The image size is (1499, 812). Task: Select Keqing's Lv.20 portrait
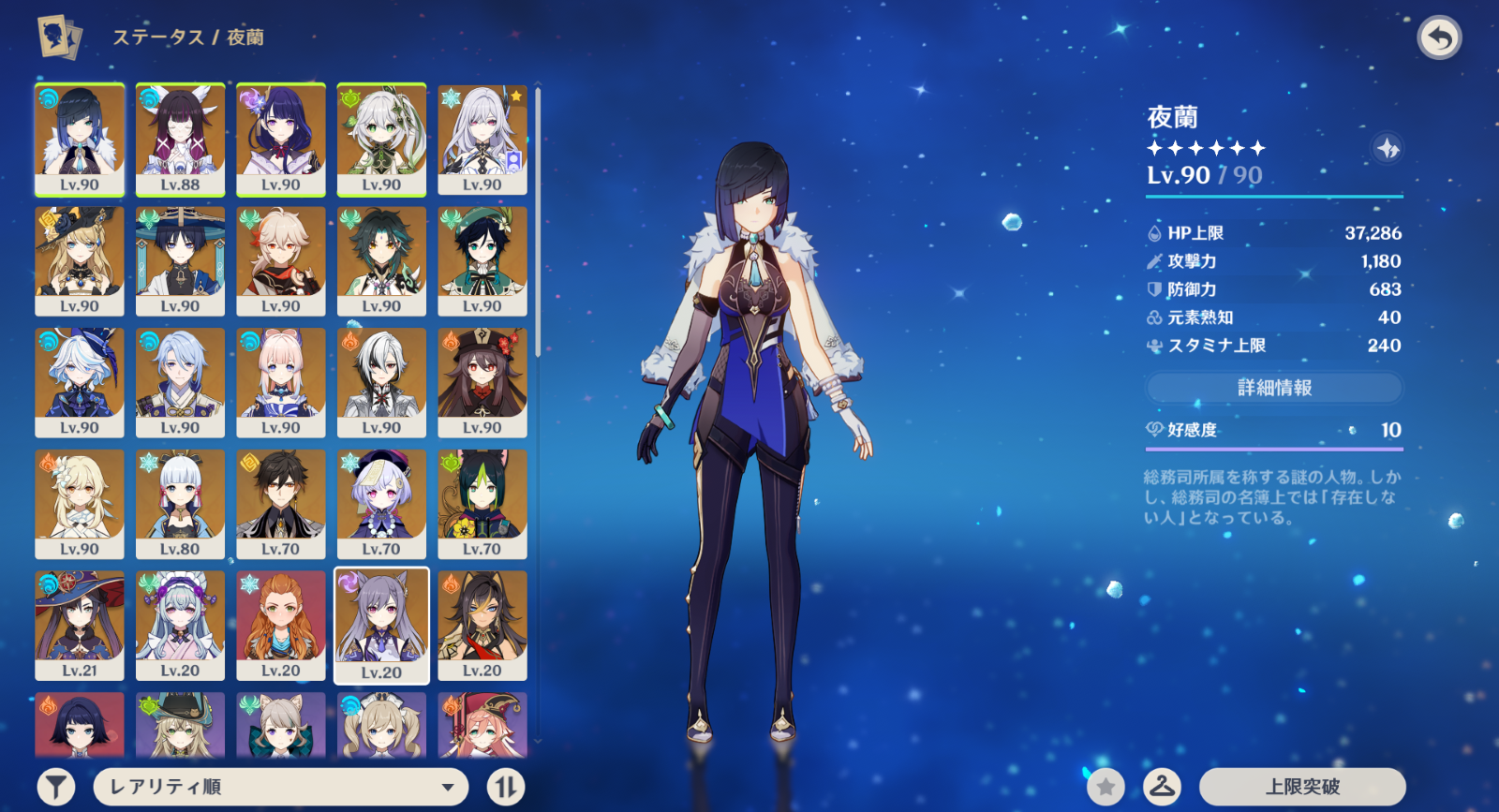381,625
